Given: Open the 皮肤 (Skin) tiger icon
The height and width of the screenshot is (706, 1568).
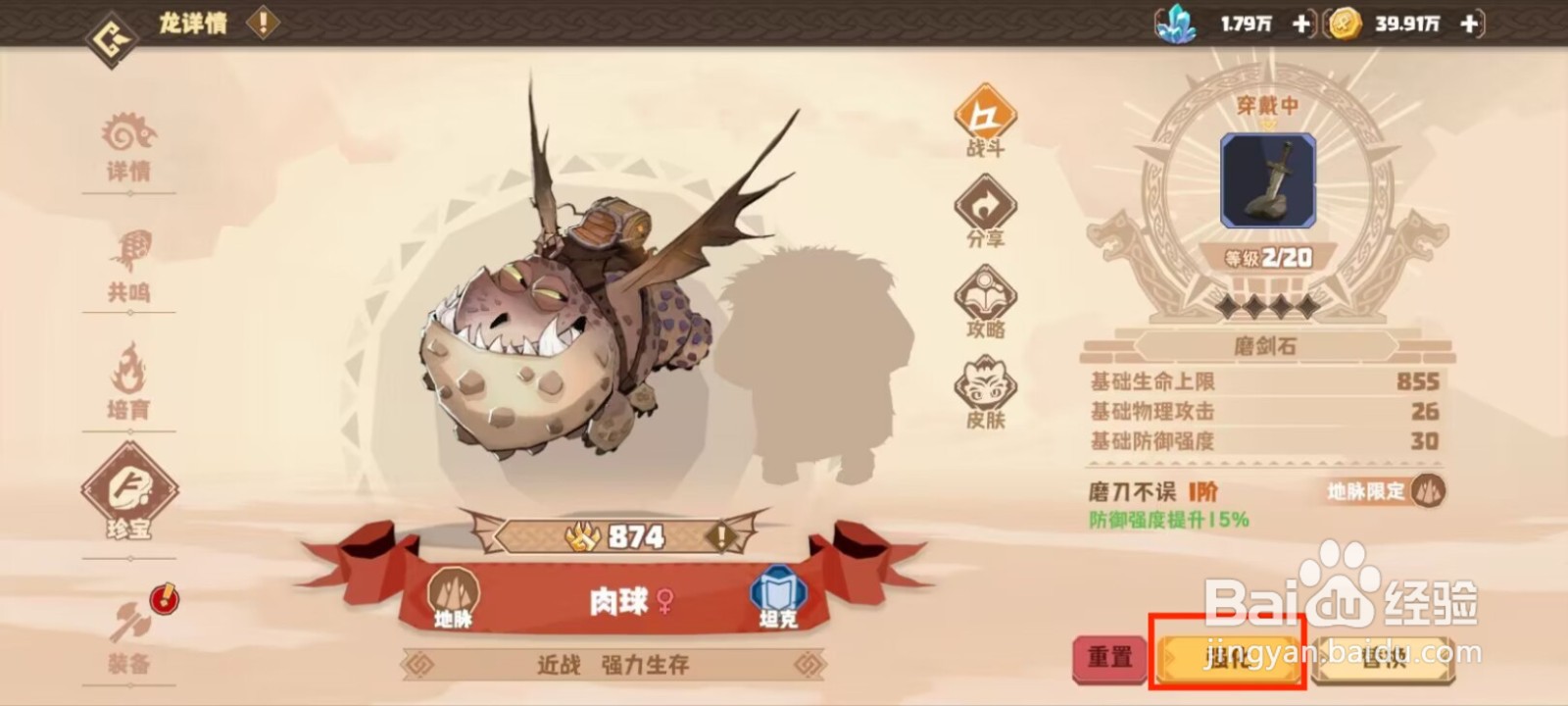Looking at the screenshot, I should [985, 387].
